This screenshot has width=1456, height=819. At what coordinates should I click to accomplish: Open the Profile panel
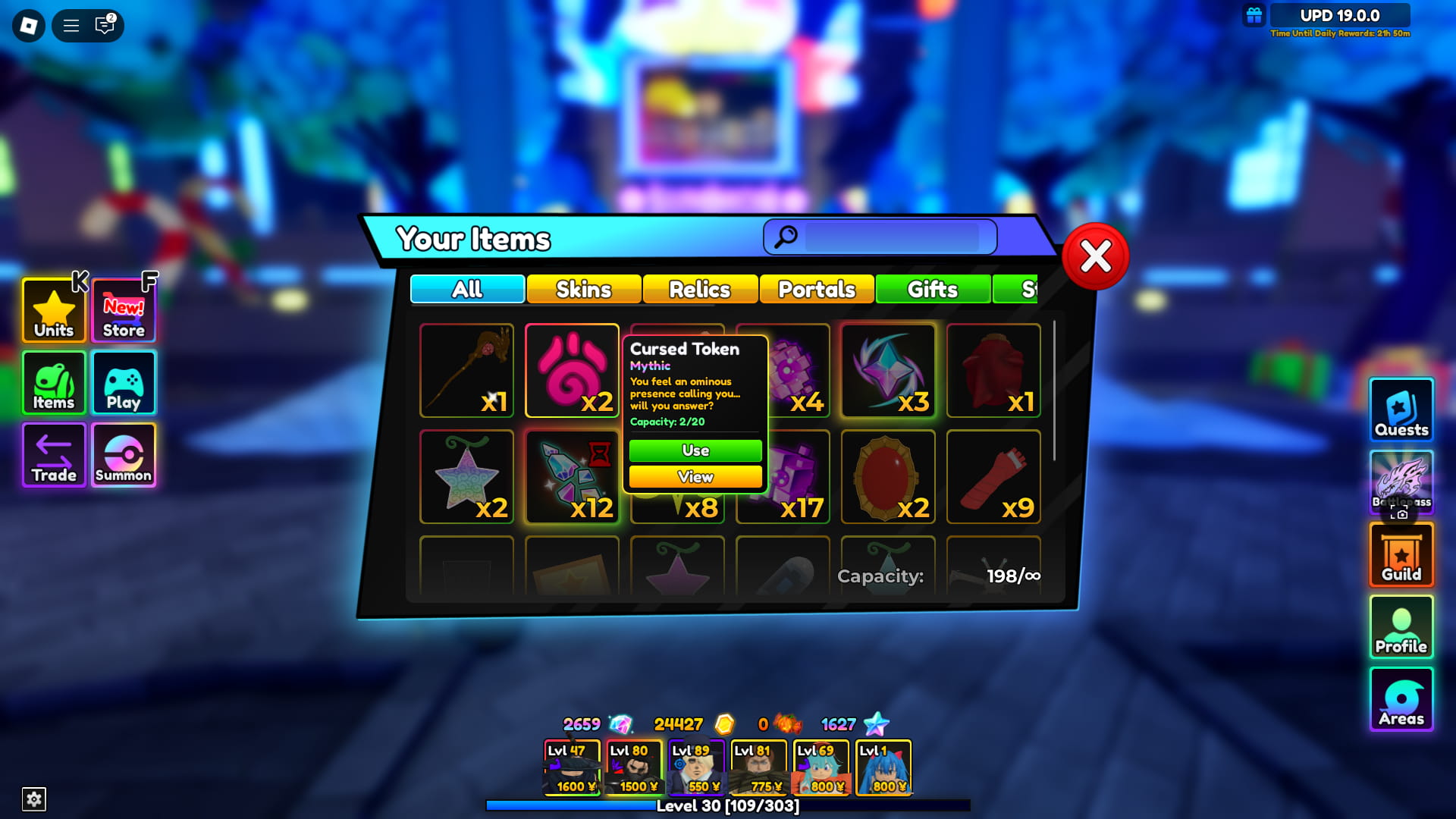point(1401,627)
